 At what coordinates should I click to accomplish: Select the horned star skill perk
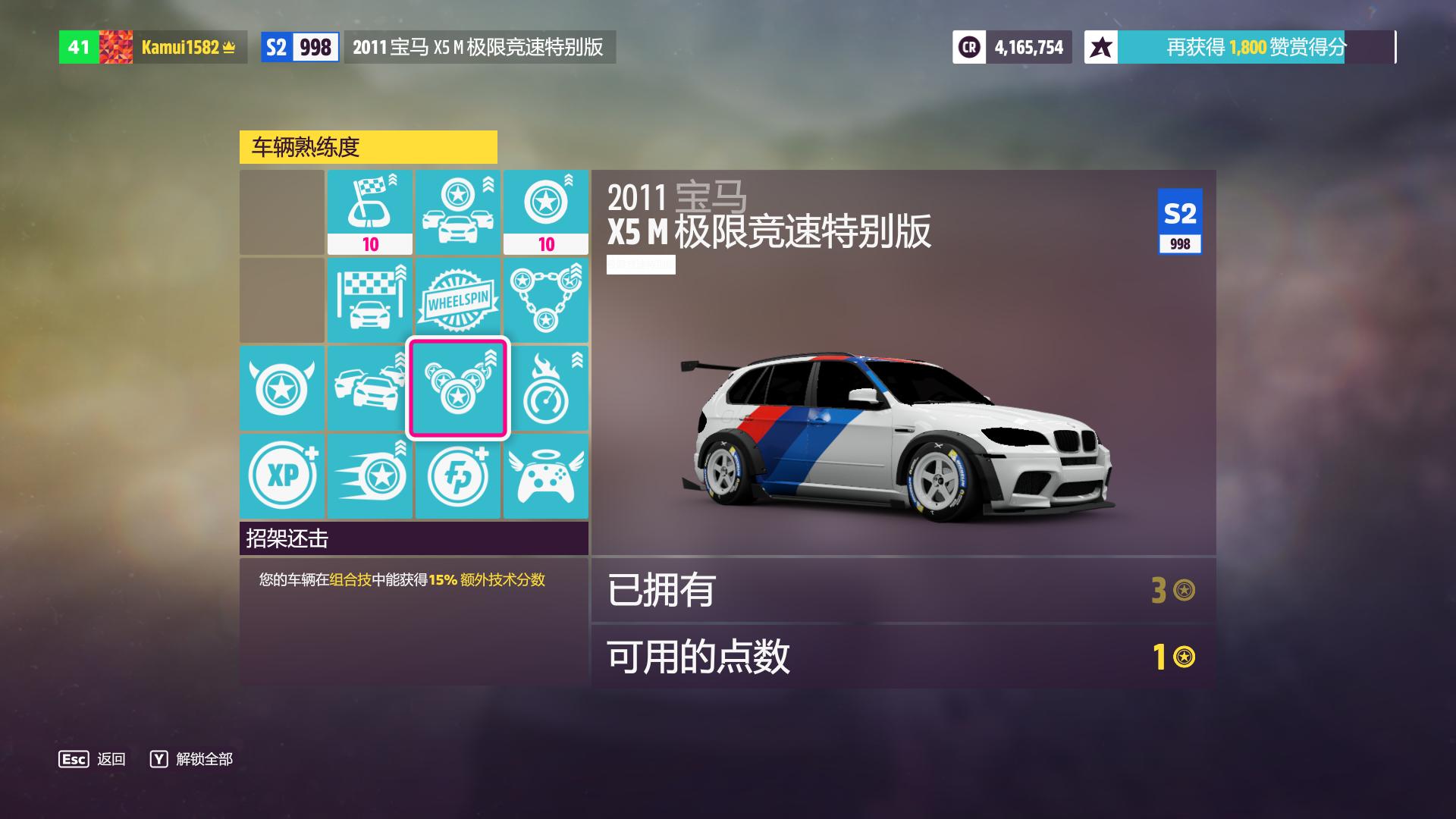click(282, 388)
